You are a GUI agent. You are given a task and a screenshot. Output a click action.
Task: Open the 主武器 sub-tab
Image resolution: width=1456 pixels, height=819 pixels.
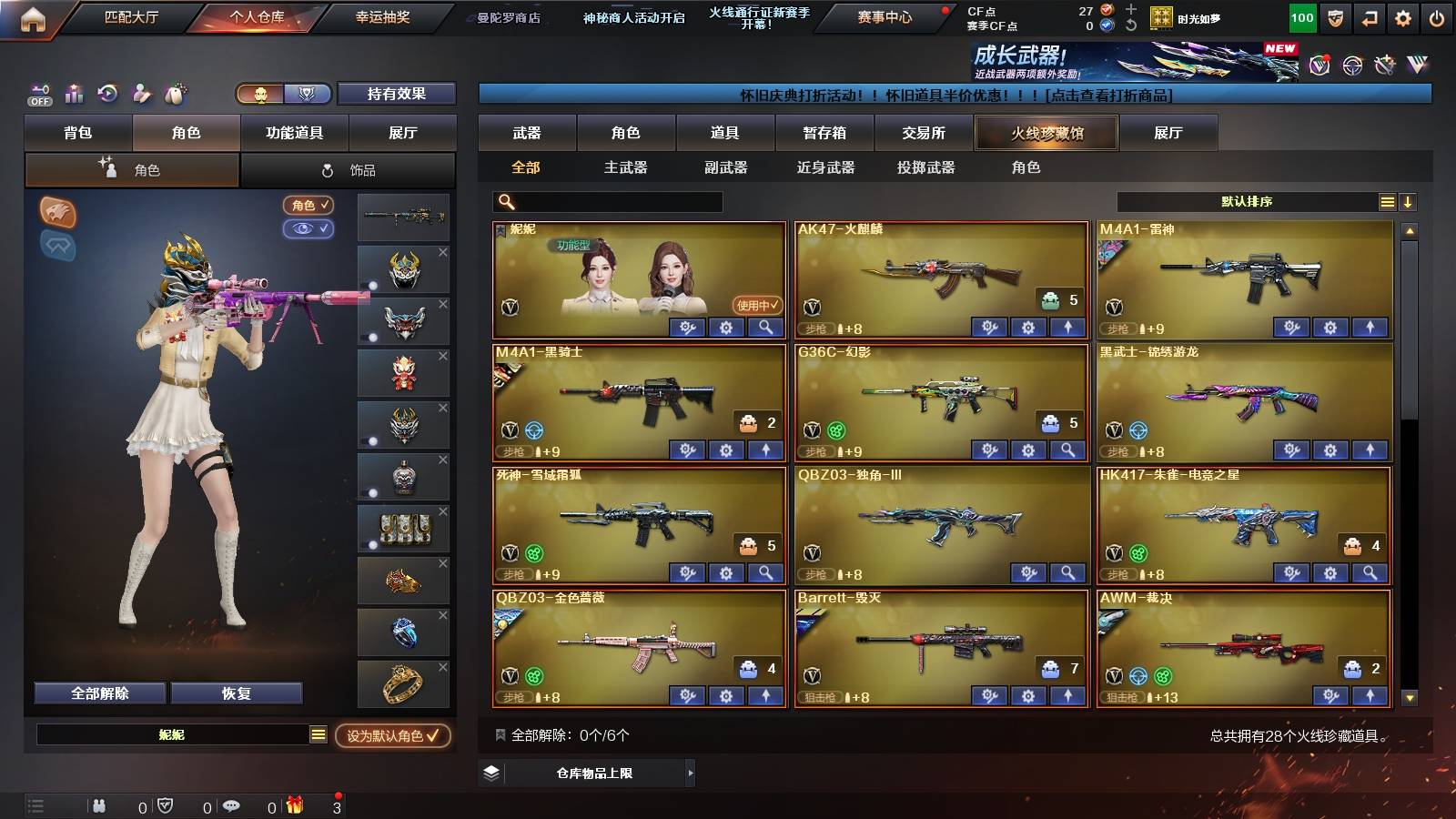[623, 167]
